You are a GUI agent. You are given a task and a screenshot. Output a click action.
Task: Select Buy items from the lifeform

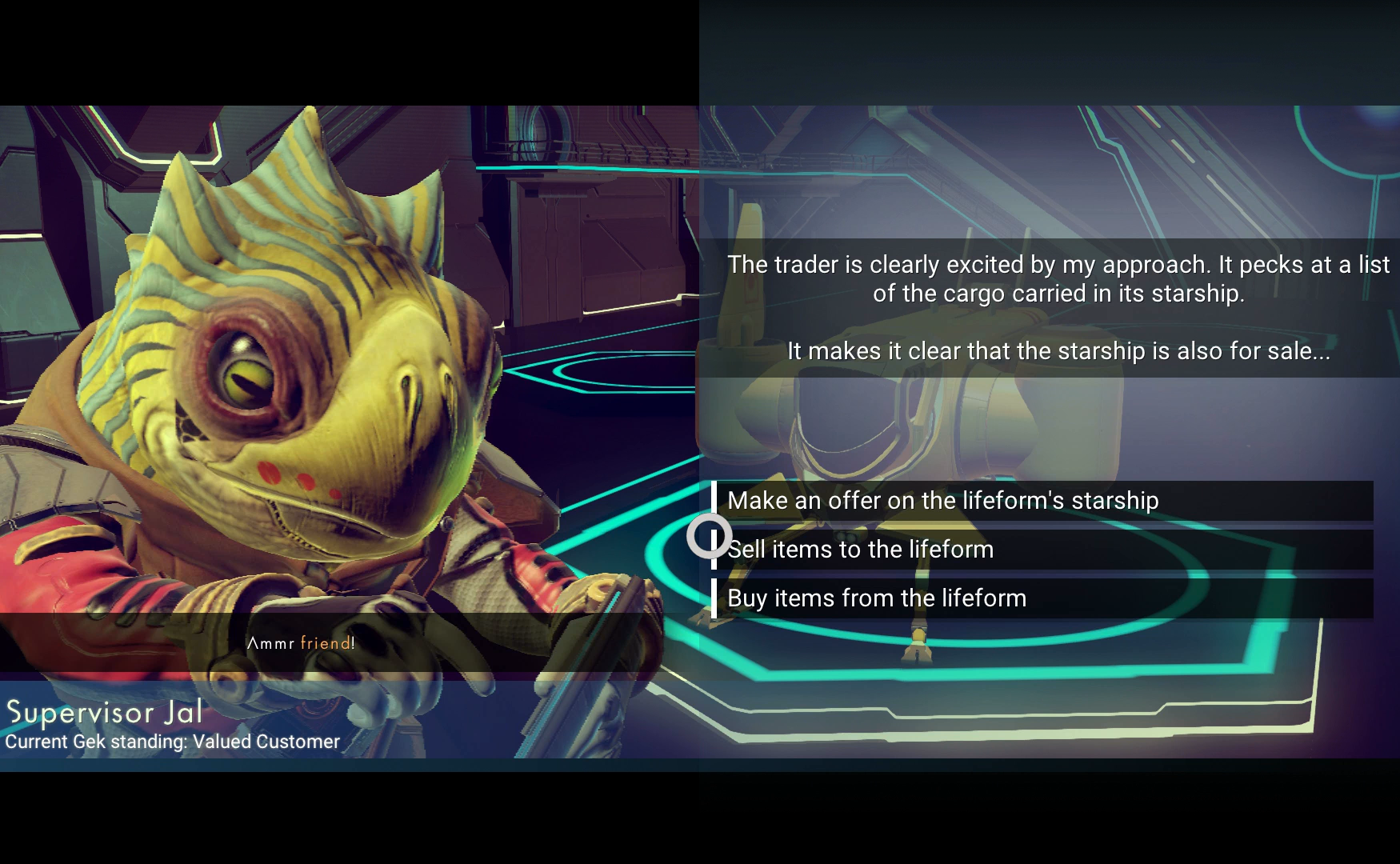point(877,598)
